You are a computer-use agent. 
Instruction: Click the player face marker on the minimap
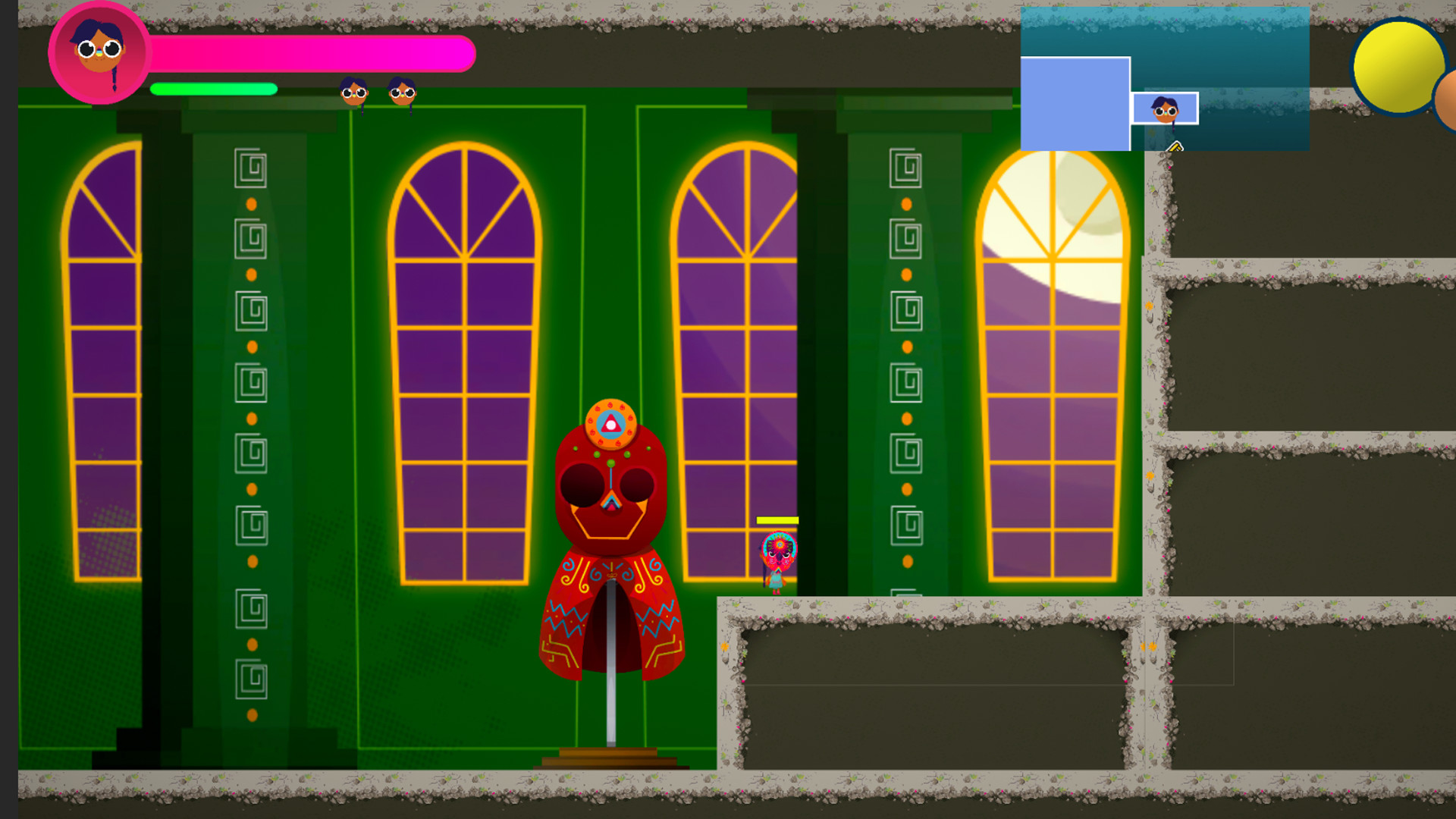(x=1166, y=110)
